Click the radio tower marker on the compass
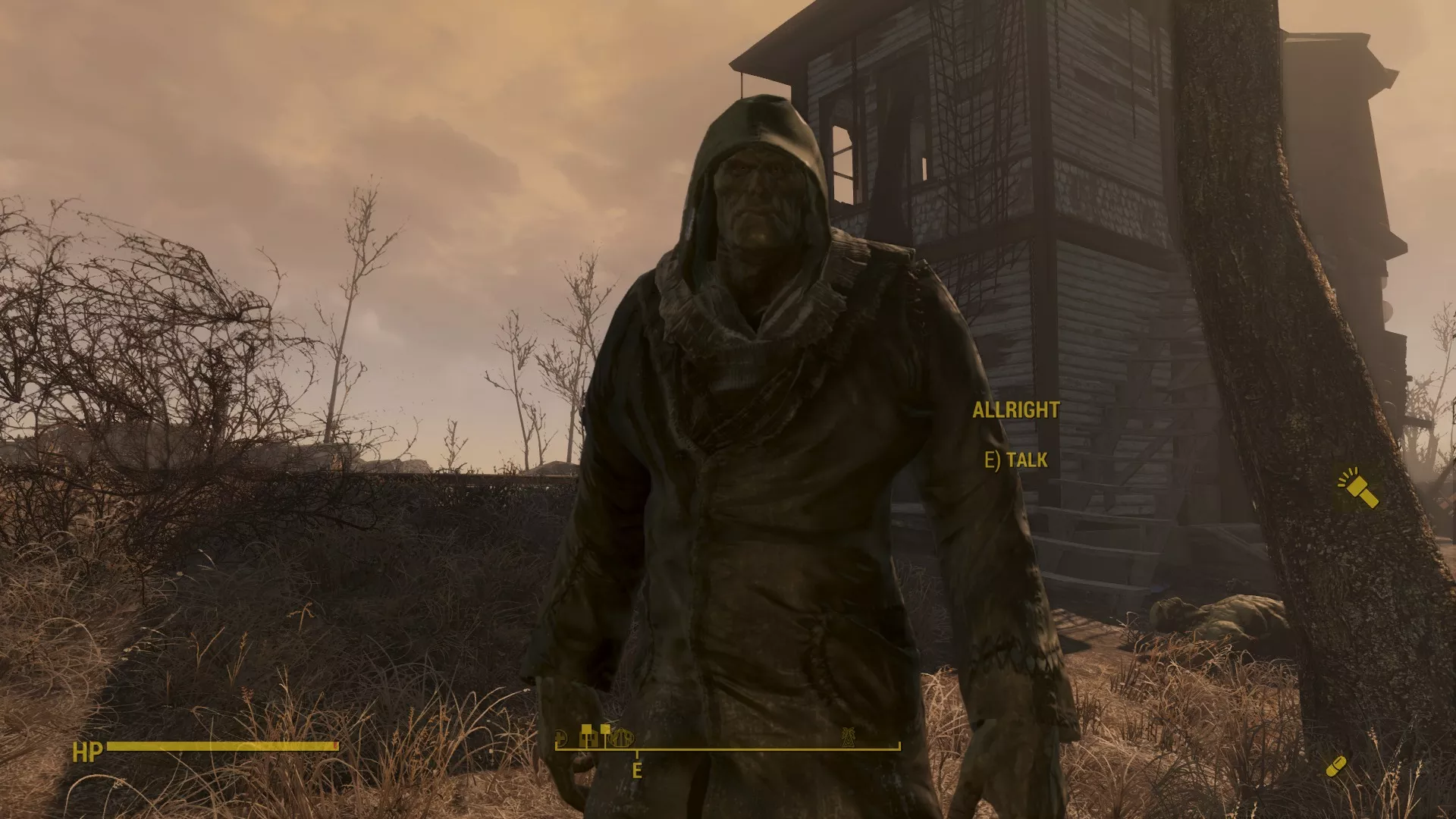 [849, 736]
